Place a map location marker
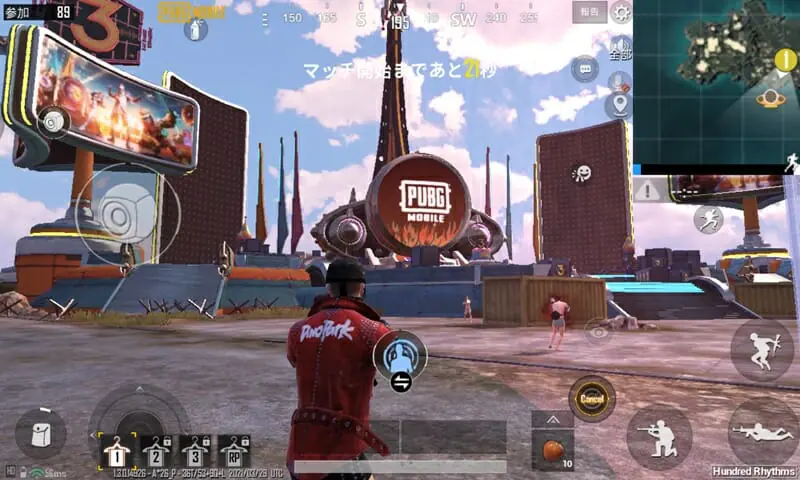 coord(618,105)
